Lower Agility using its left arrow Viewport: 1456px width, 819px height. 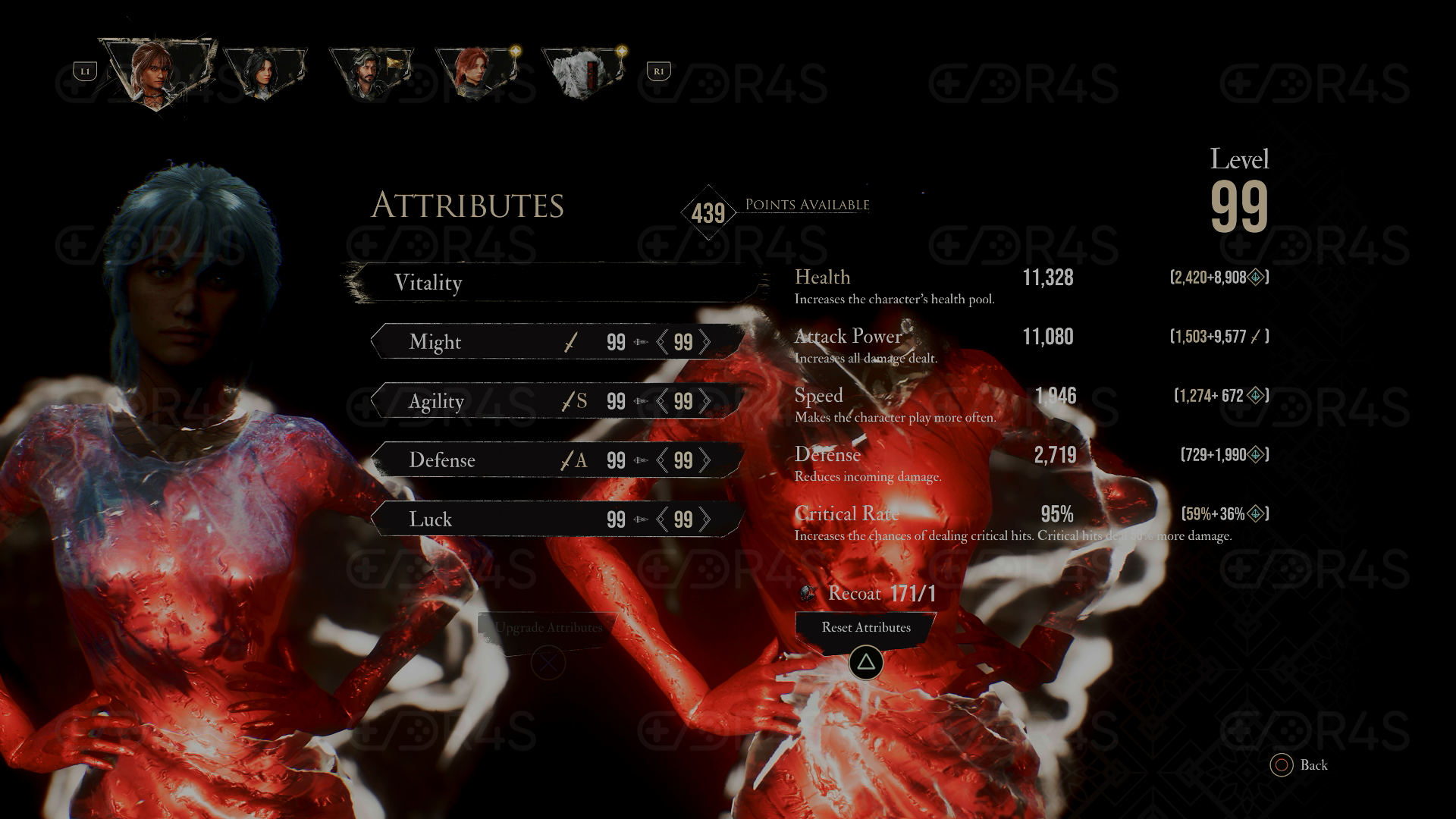coord(662,401)
